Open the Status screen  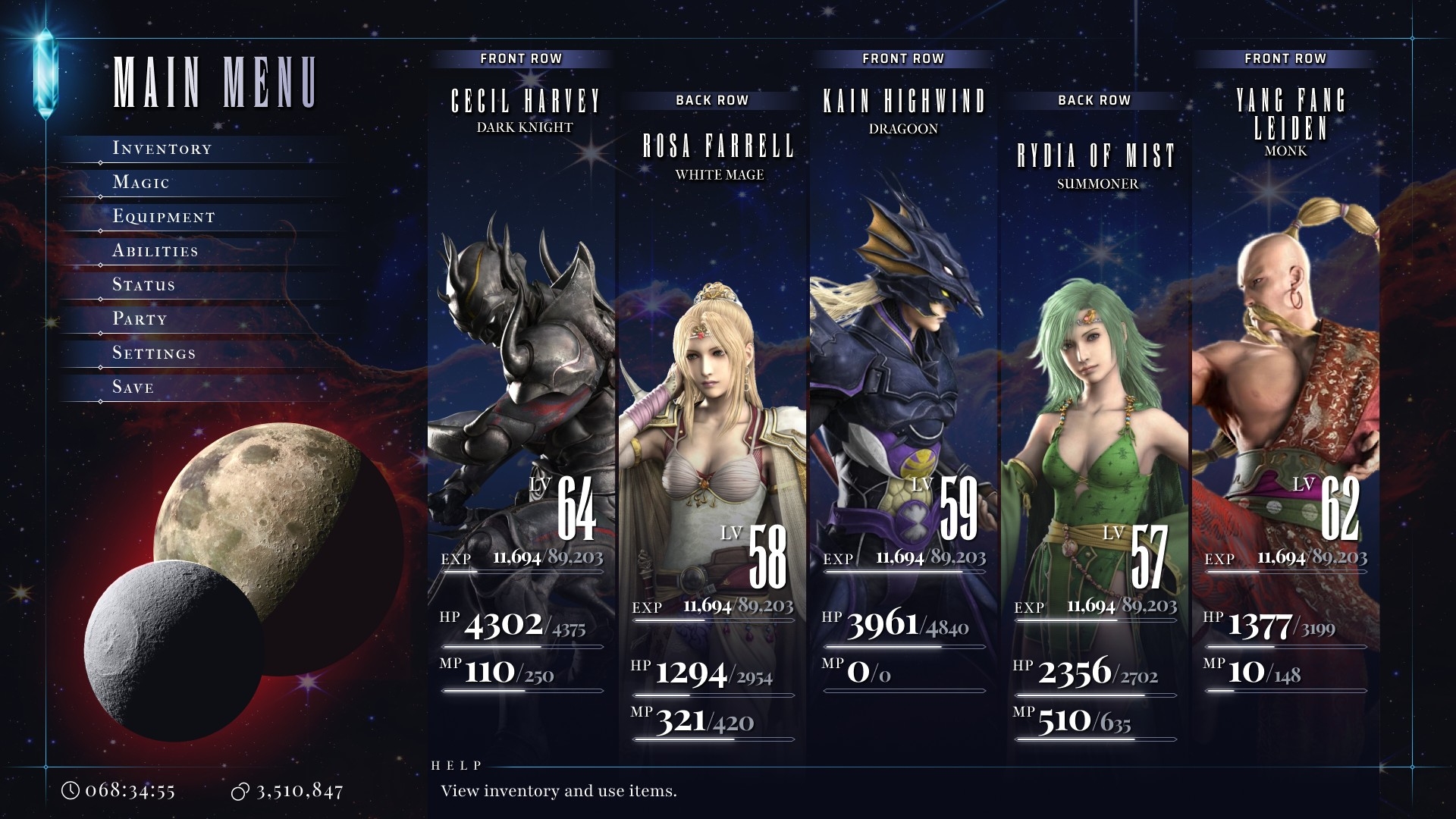click(144, 285)
